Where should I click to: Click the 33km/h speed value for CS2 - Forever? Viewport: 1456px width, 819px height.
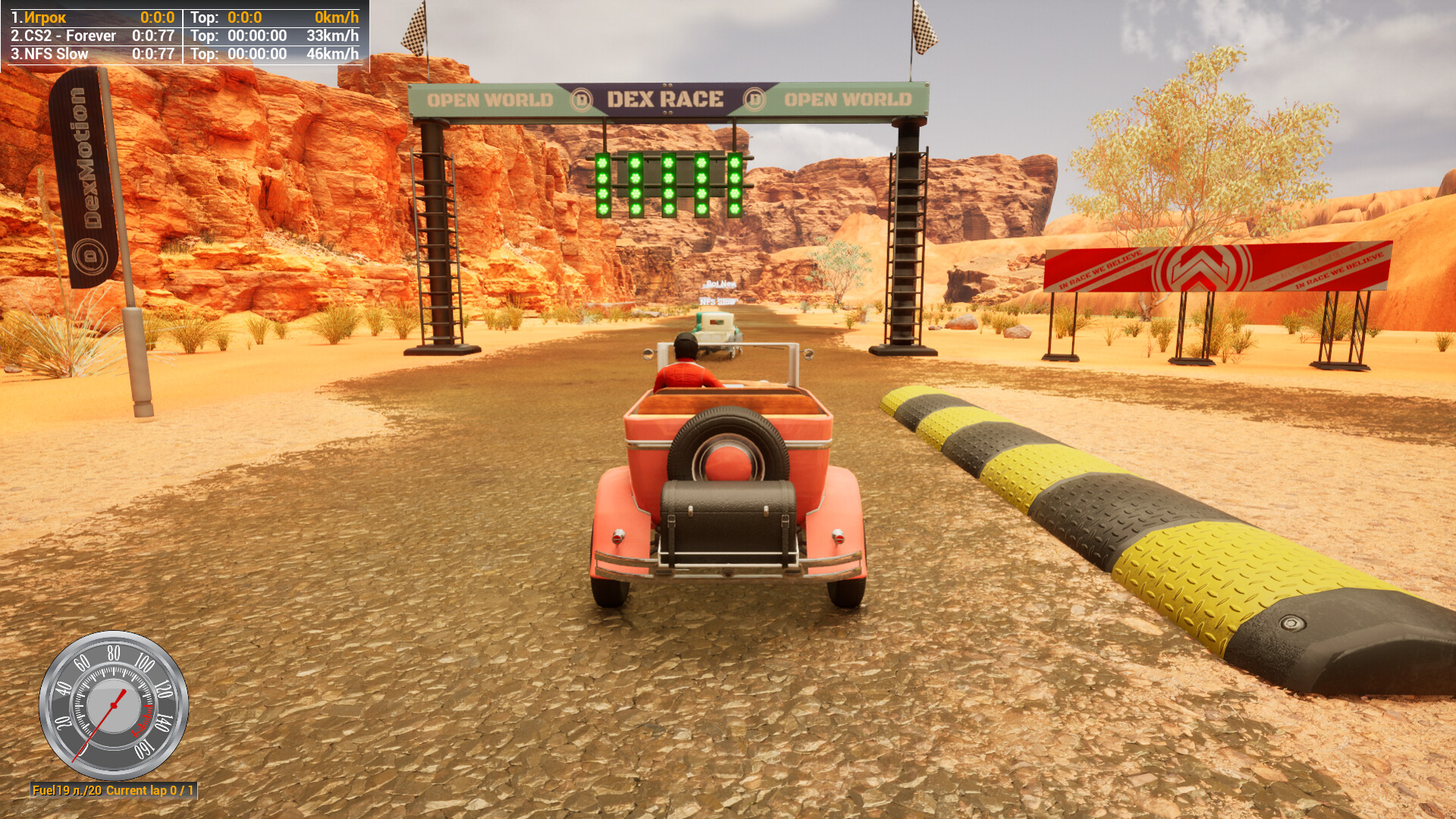[x=332, y=35]
